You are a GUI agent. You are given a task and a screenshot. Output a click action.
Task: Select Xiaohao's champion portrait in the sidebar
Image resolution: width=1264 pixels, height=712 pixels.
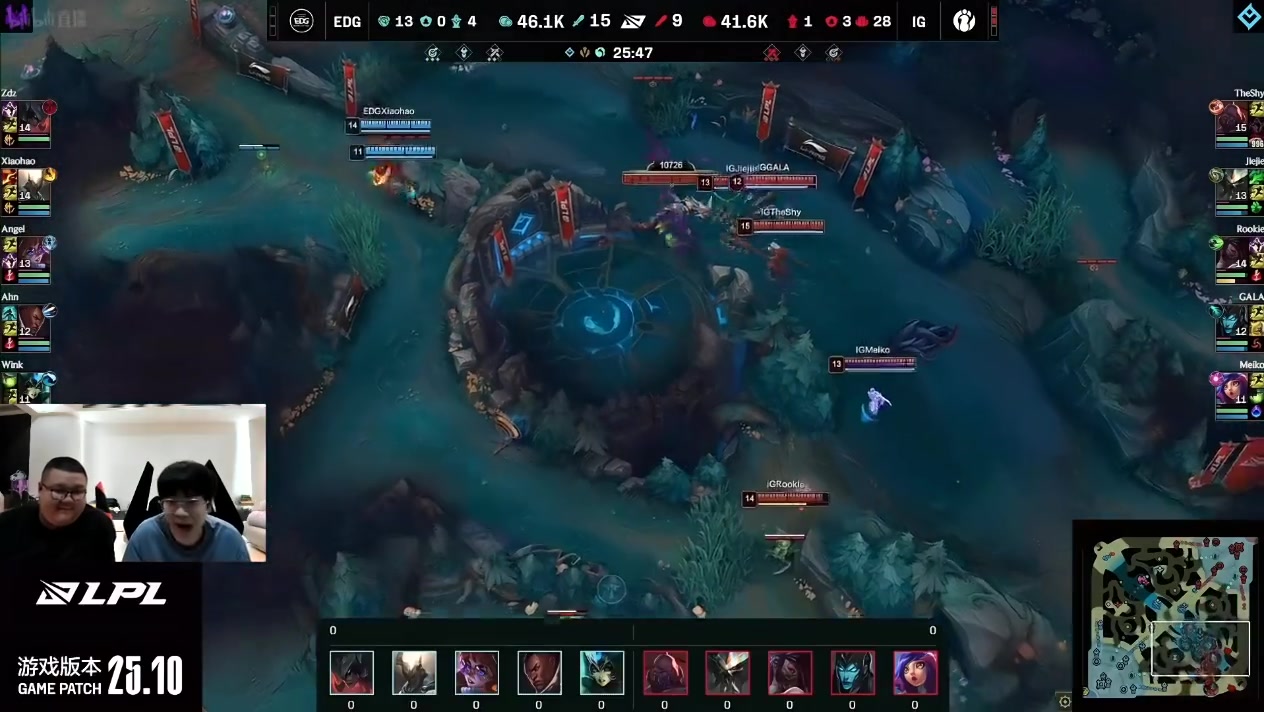point(33,186)
